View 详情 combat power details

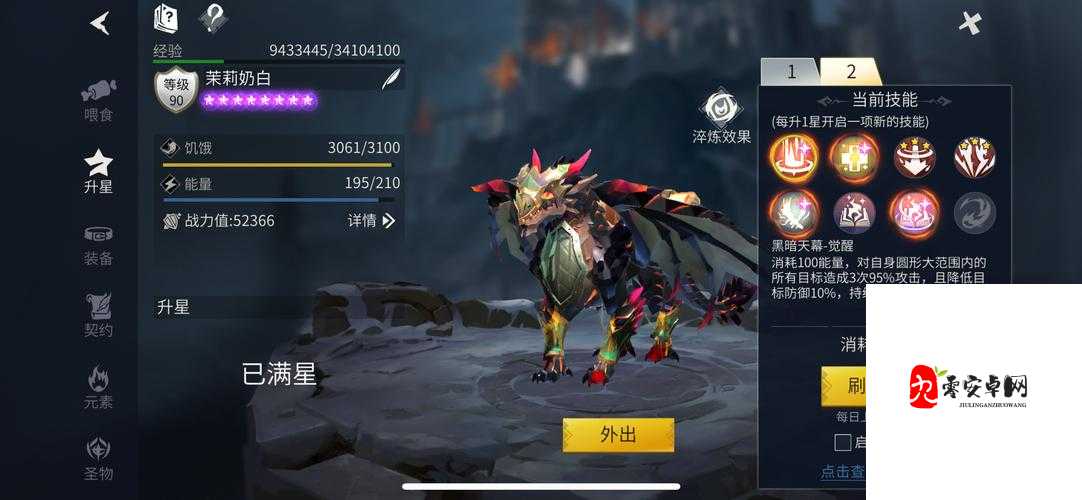point(371,220)
